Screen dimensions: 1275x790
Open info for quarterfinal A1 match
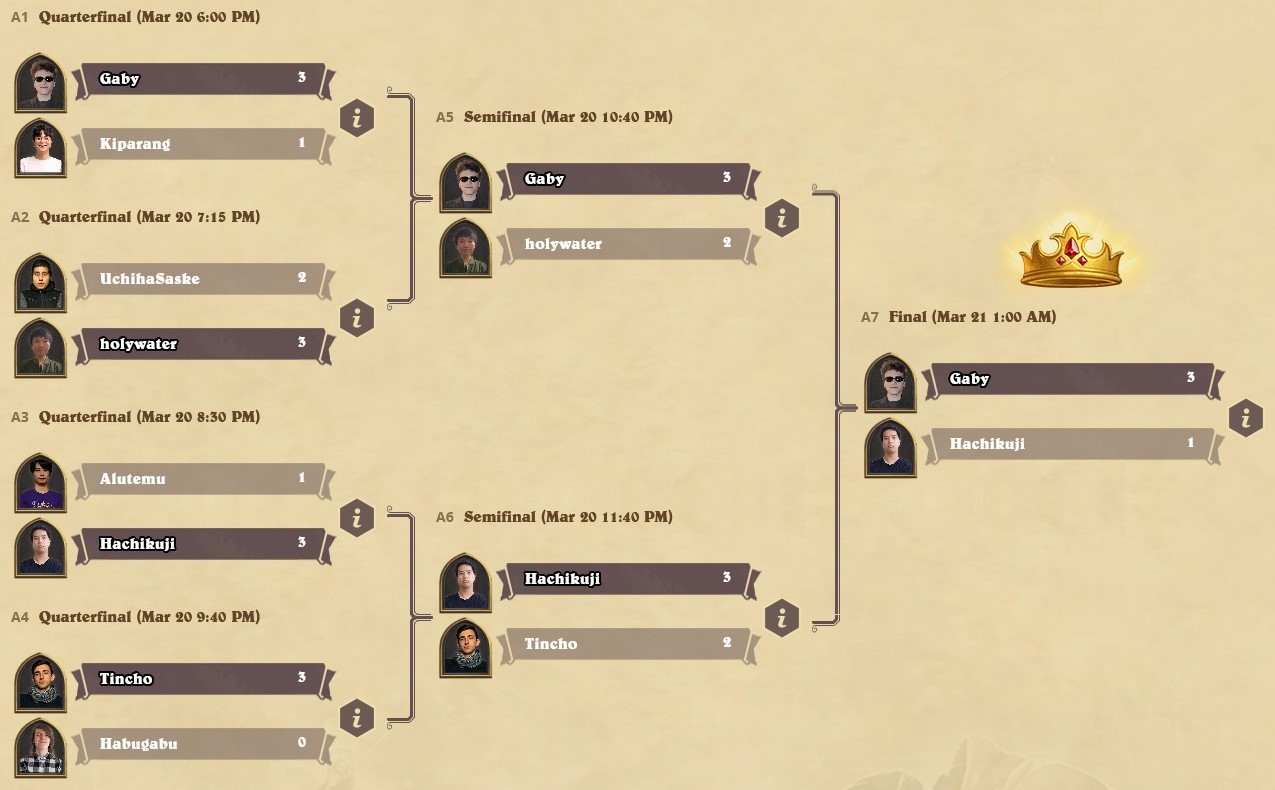pos(357,118)
